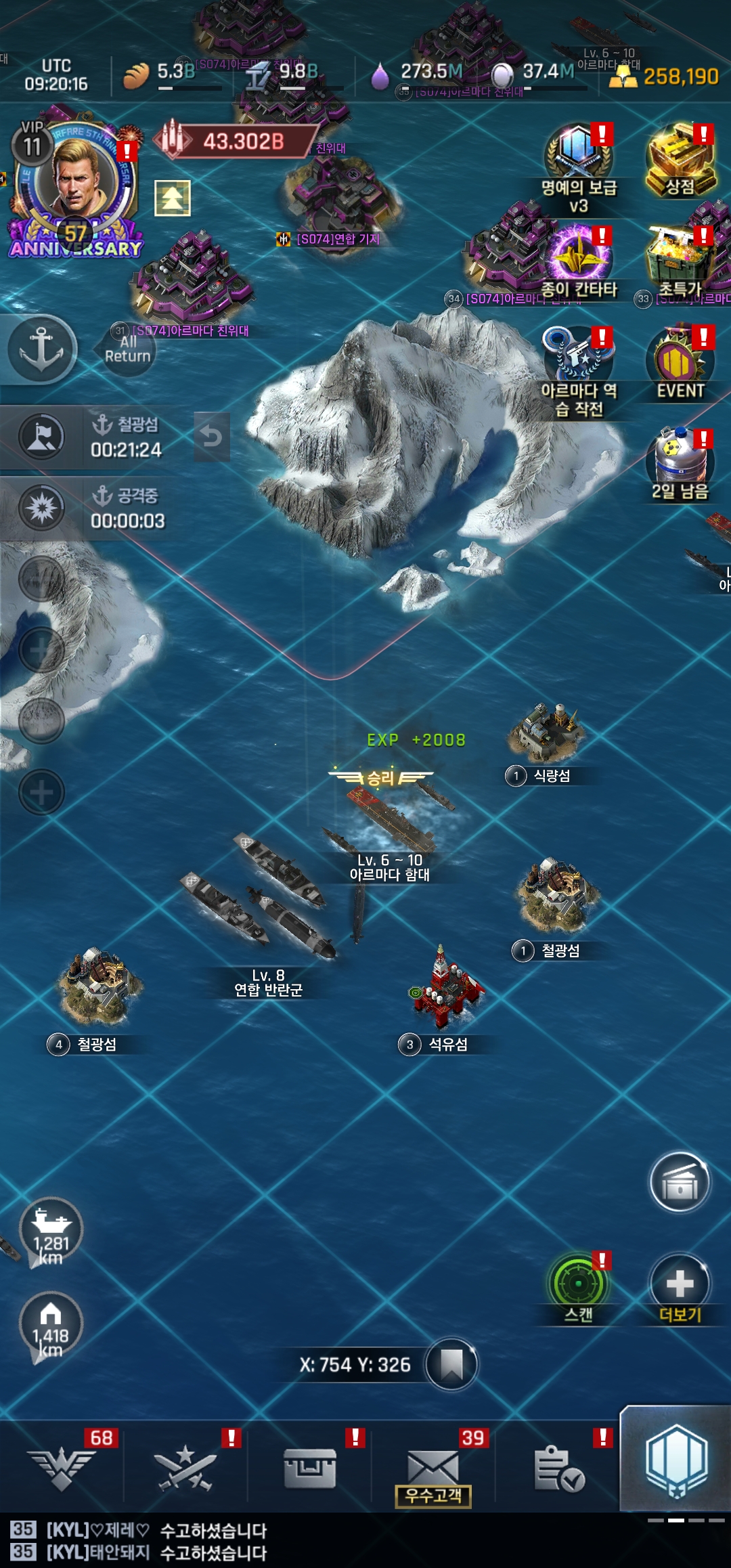Screen dimensions: 731x1568
Task: Tap the All Return fleets button
Action: 127,349
